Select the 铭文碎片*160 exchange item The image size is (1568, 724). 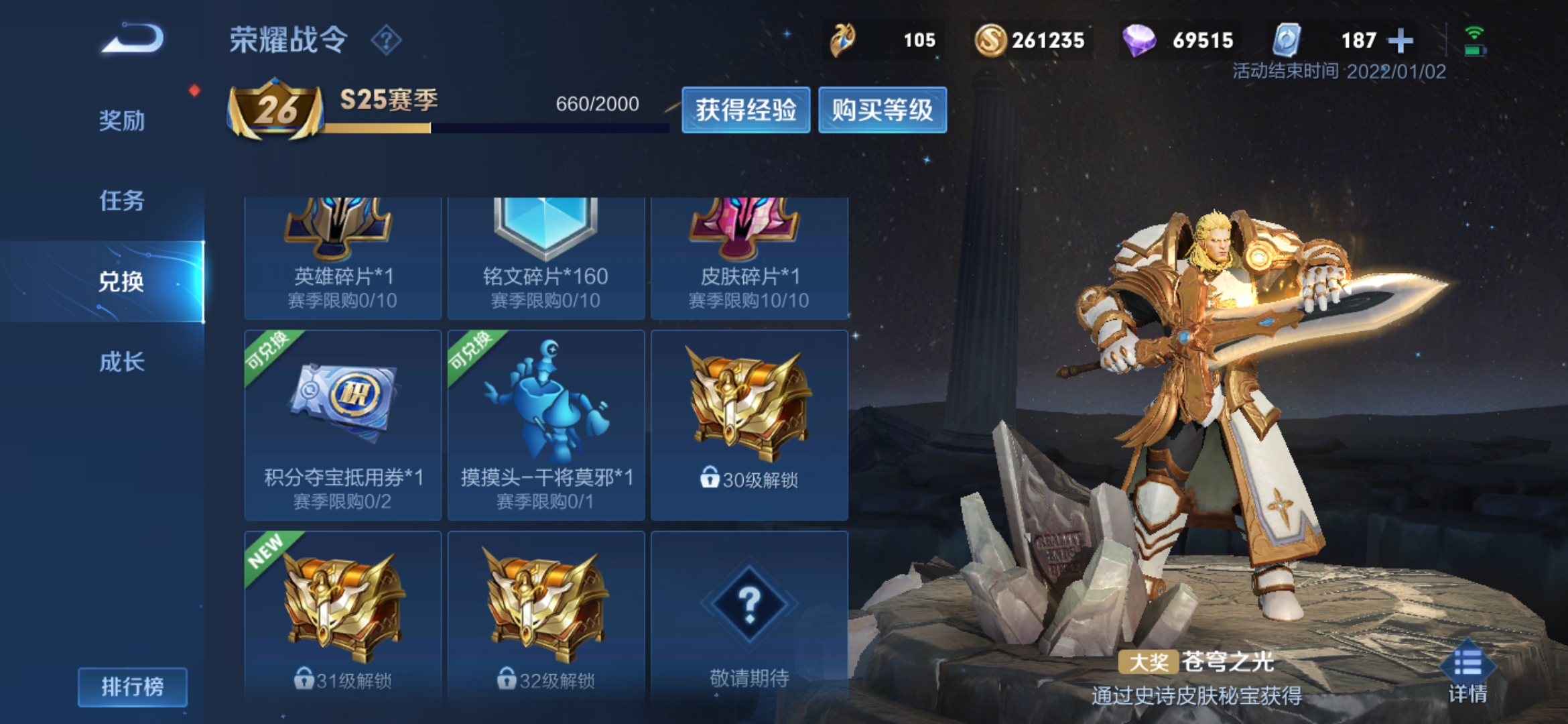[x=545, y=258]
